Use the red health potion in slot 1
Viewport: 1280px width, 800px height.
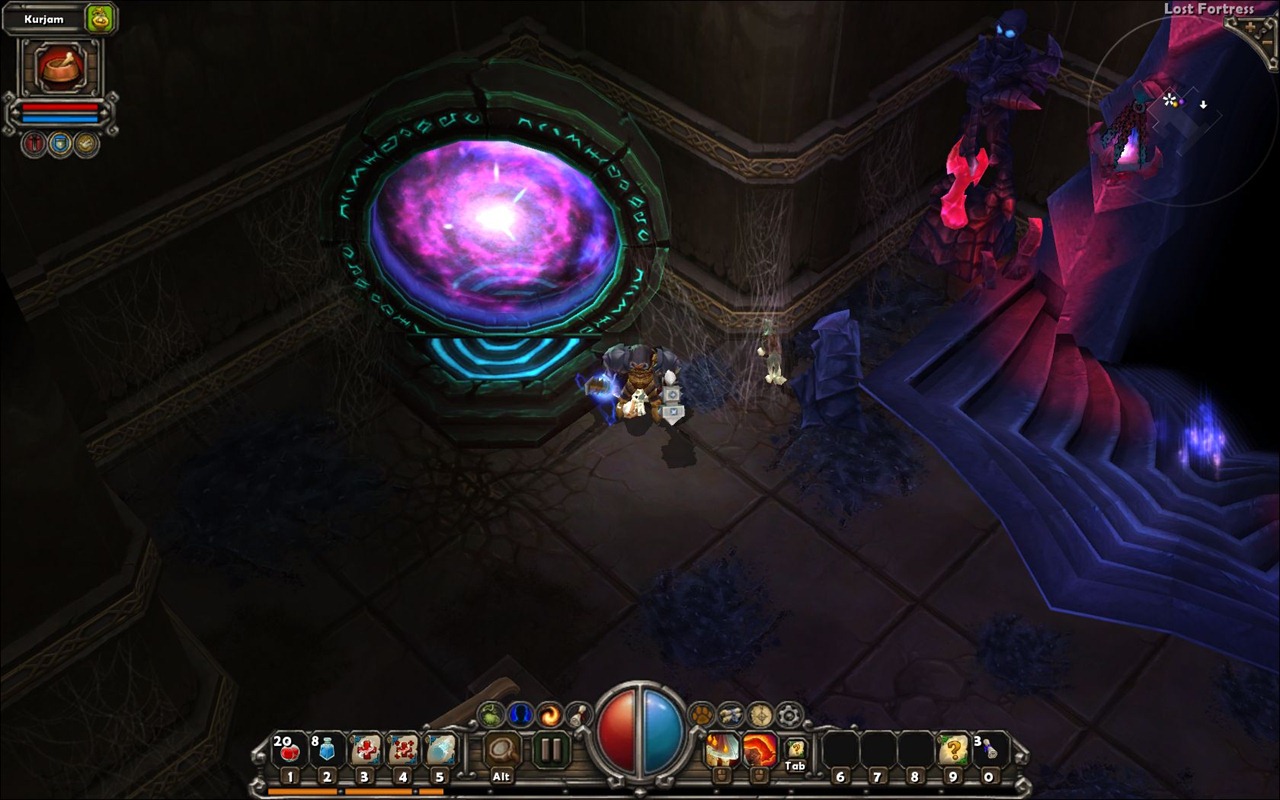tap(289, 749)
